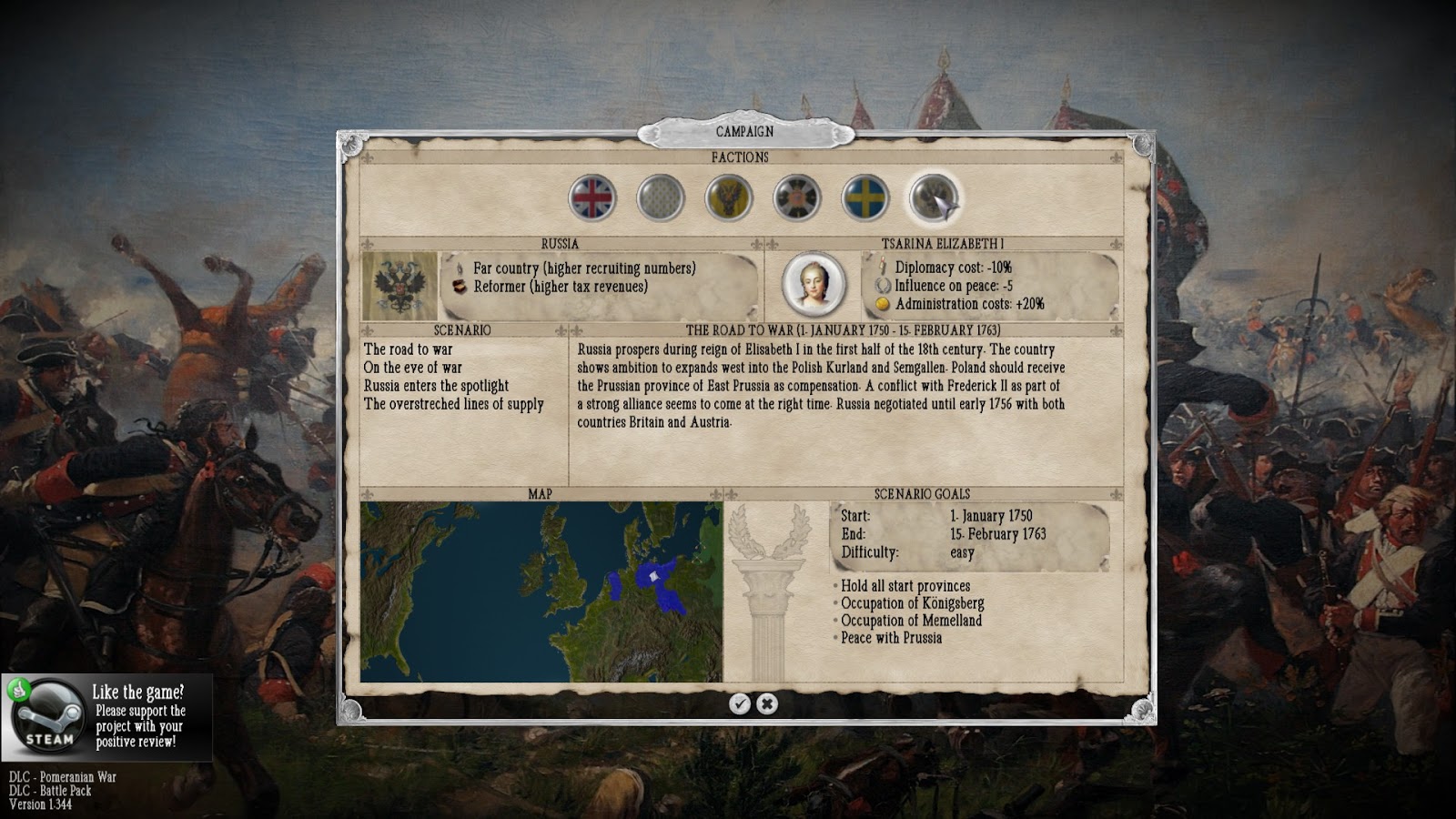This screenshot has height=819, width=1456.
Task: Confirm campaign with the checkmark button
Action: 740,703
